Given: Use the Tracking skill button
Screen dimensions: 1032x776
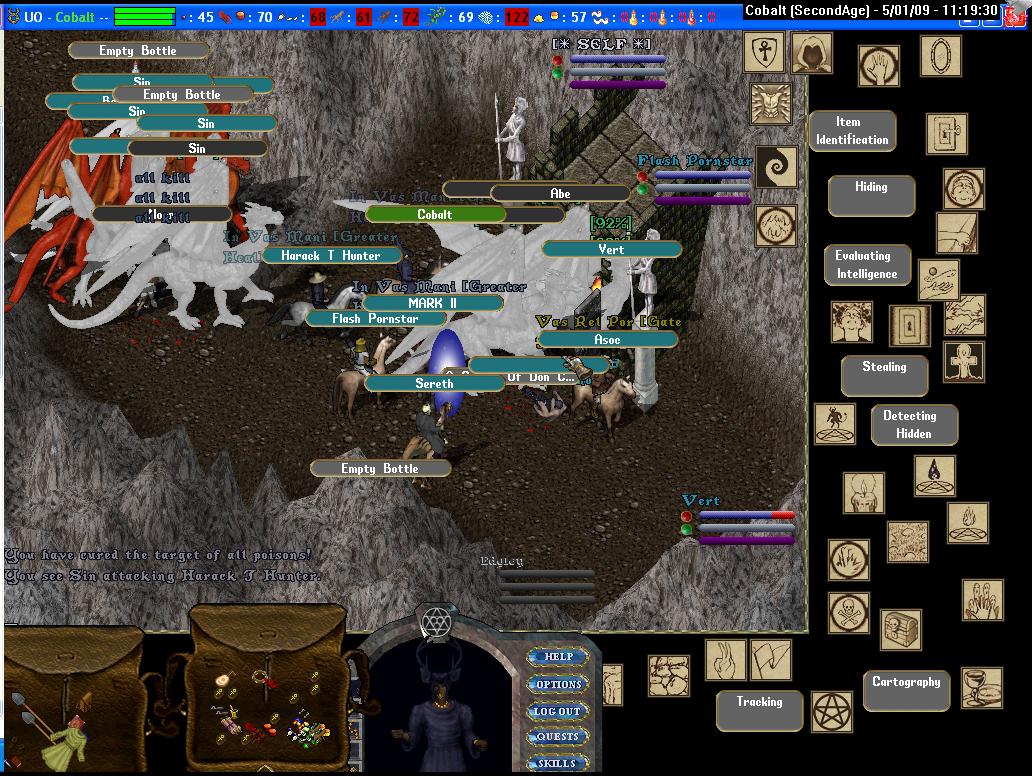Looking at the screenshot, I should (759, 710).
